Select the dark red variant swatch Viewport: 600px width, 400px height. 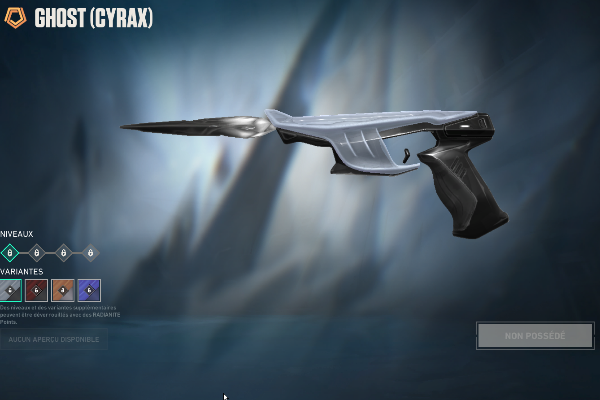[36, 290]
